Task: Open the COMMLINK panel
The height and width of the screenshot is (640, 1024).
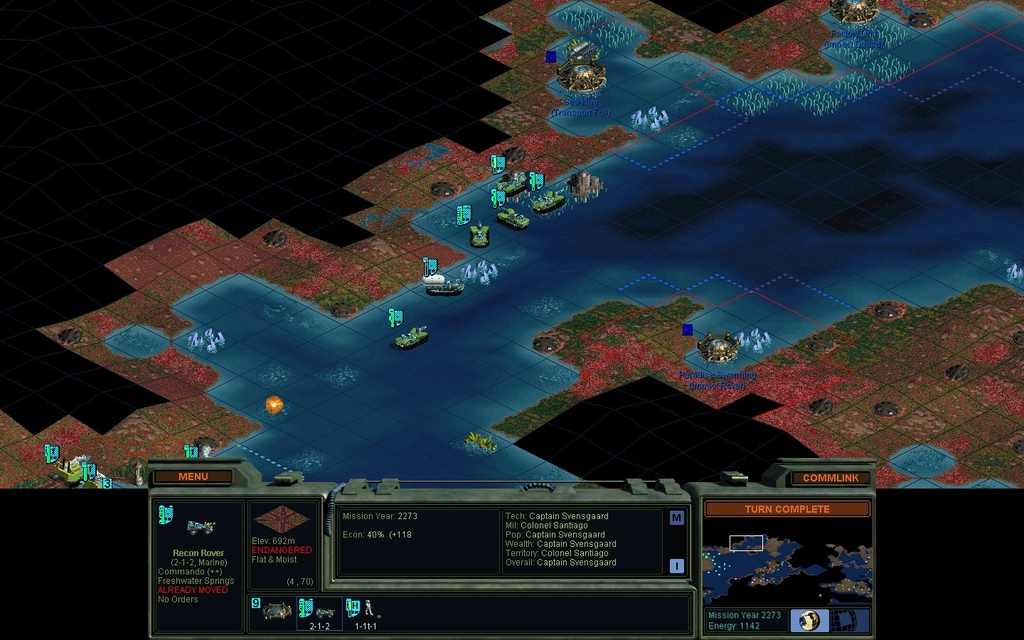Action: tap(830, 478)
